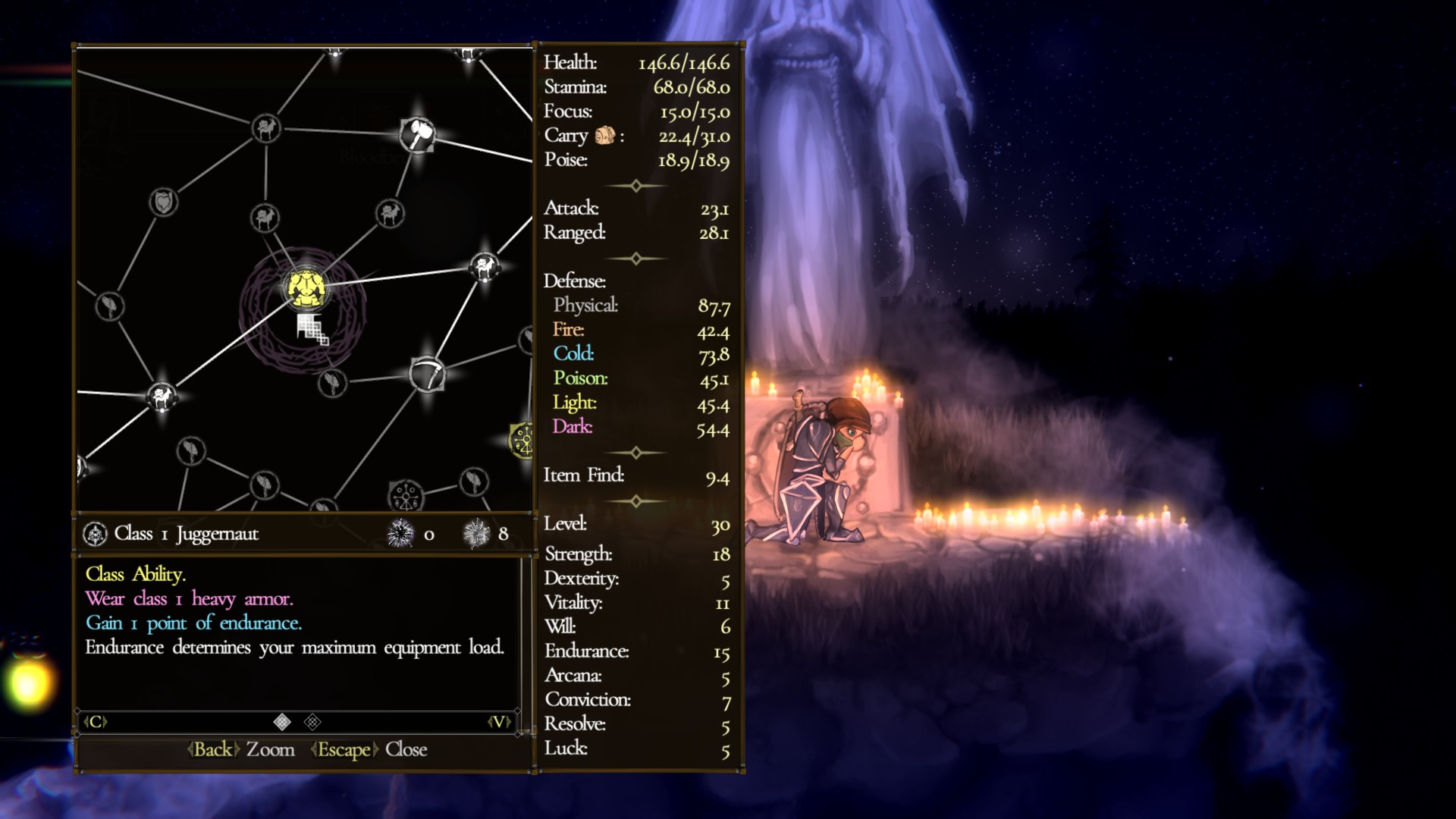Pick the heart shield skill node
Viewport: 1456px width, 819px height.
pos(163,202)
